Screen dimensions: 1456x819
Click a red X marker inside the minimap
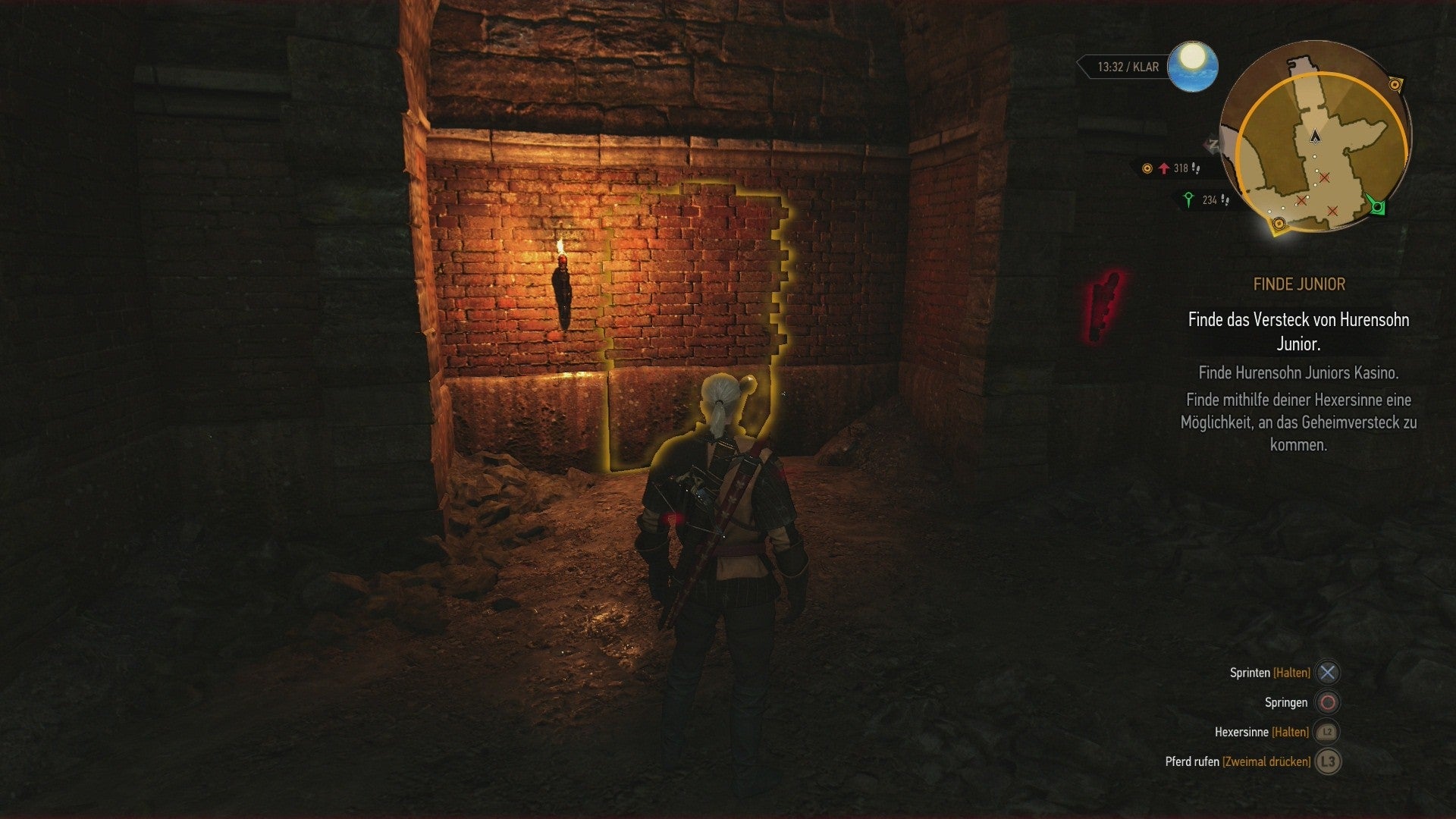pyautogui.click(x=1323, y=179)
